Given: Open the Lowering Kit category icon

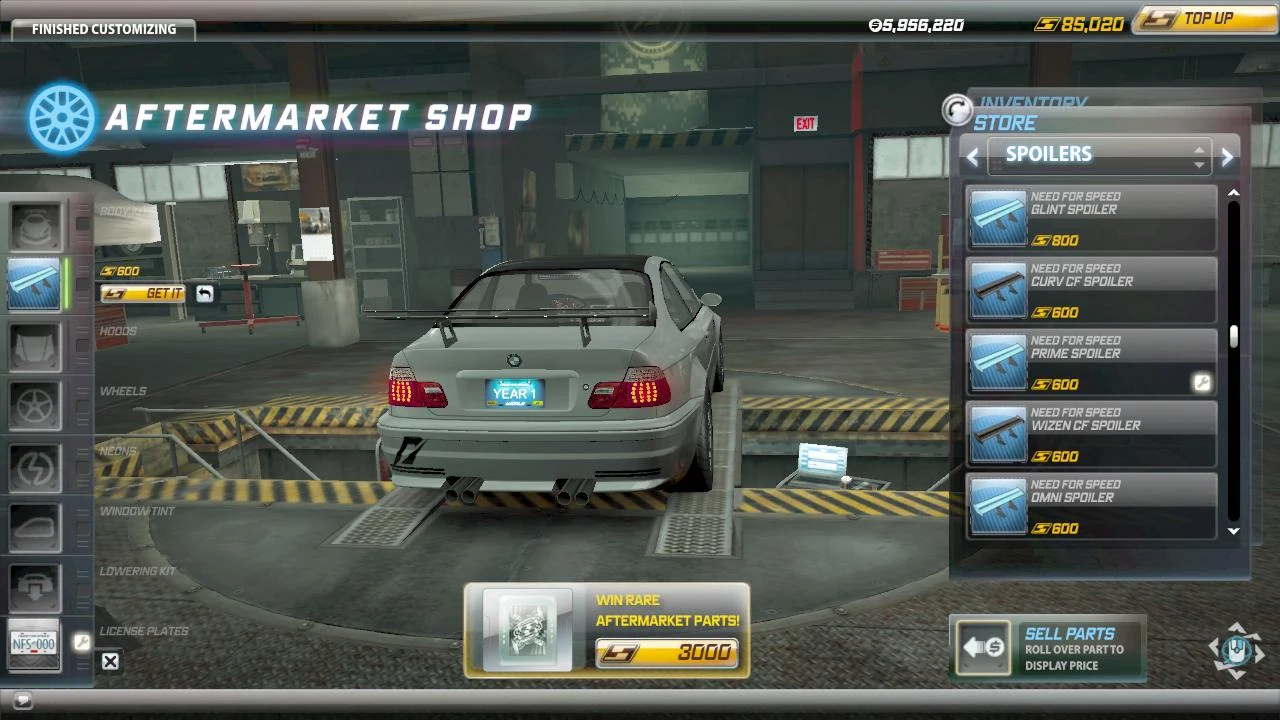Looking at the screenshot, I should 35,586.
